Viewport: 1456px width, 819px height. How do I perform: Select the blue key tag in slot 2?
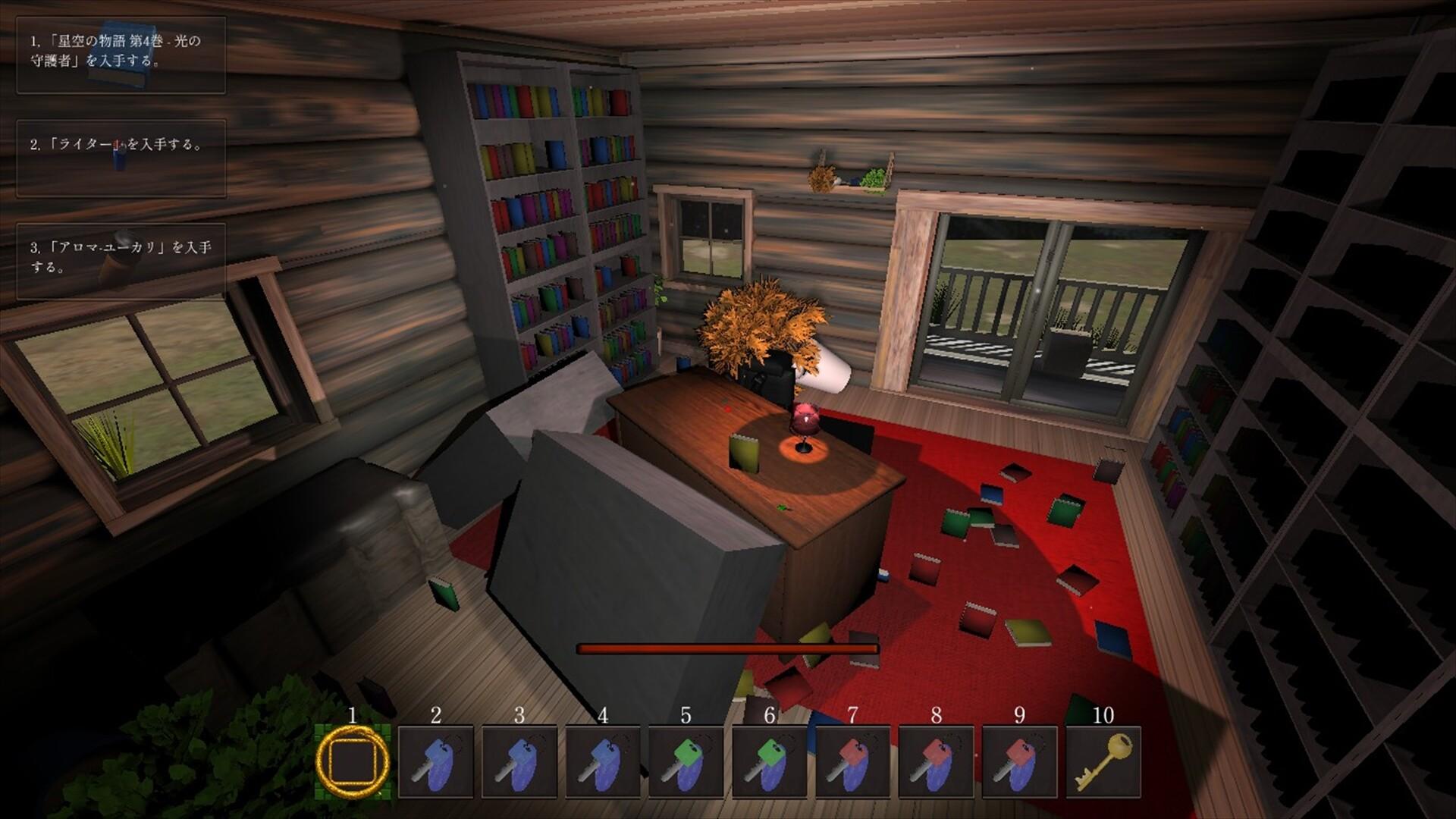coord(436,761)
